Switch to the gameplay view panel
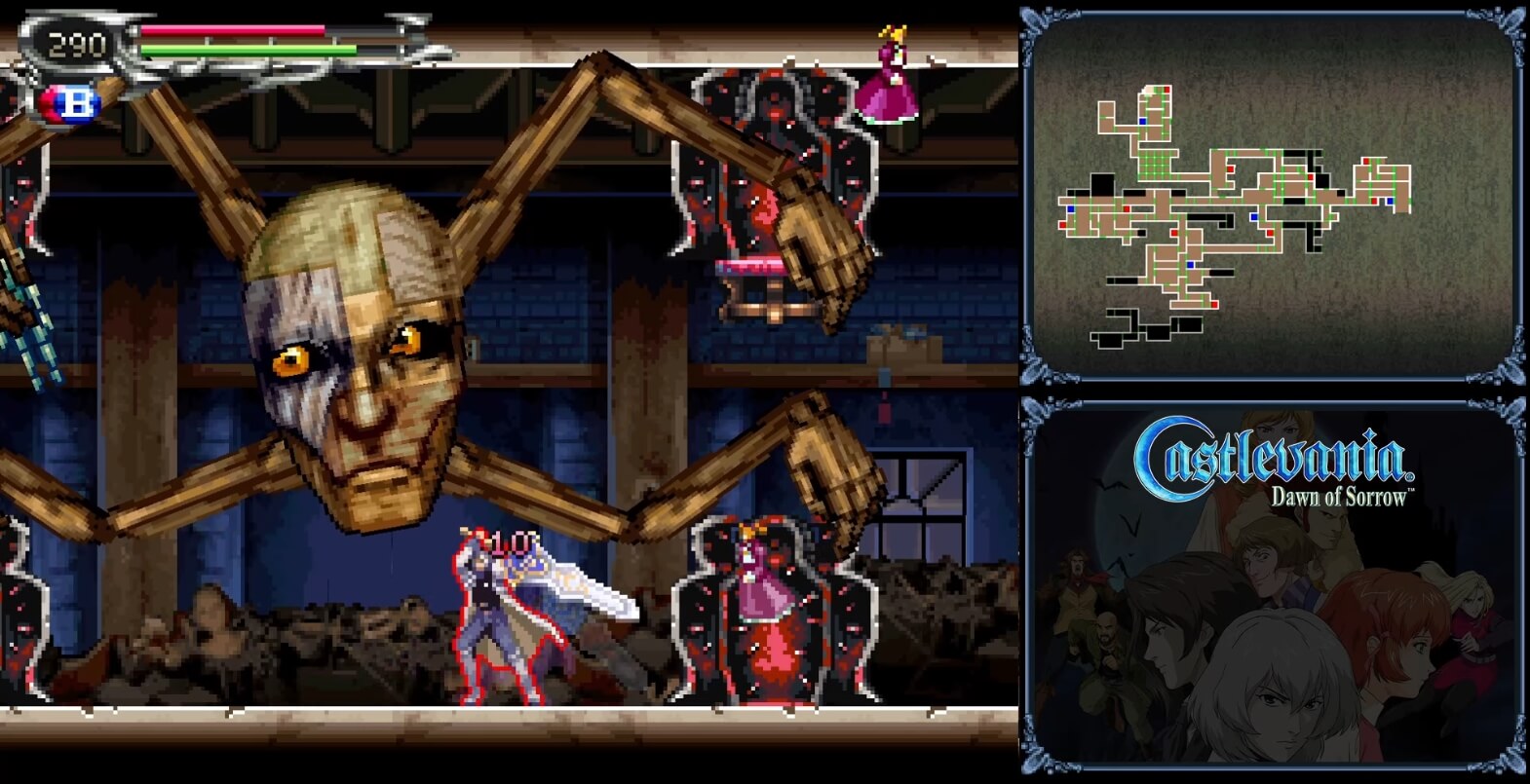The image size is (1530, 784). coord(507,390)
